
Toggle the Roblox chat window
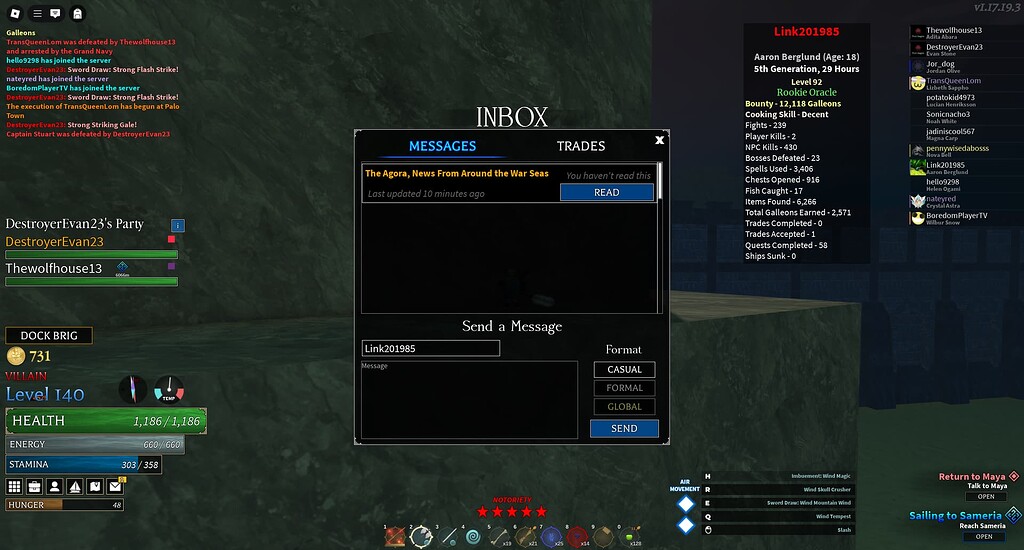pyautogui.click(x=55, y=13)
